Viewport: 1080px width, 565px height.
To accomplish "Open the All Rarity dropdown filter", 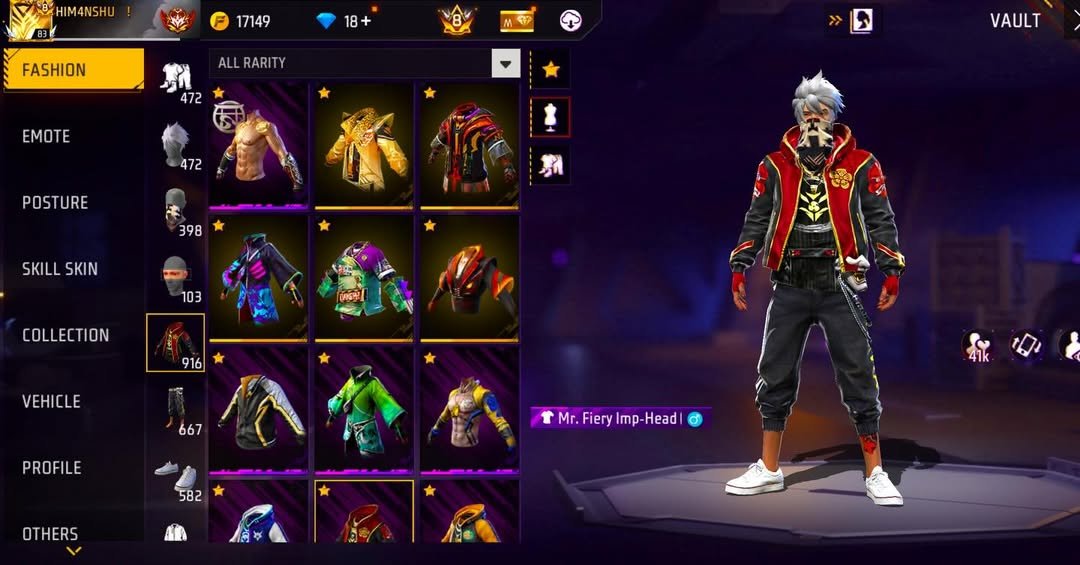I will pyautogui.click(x=365, y=63).
